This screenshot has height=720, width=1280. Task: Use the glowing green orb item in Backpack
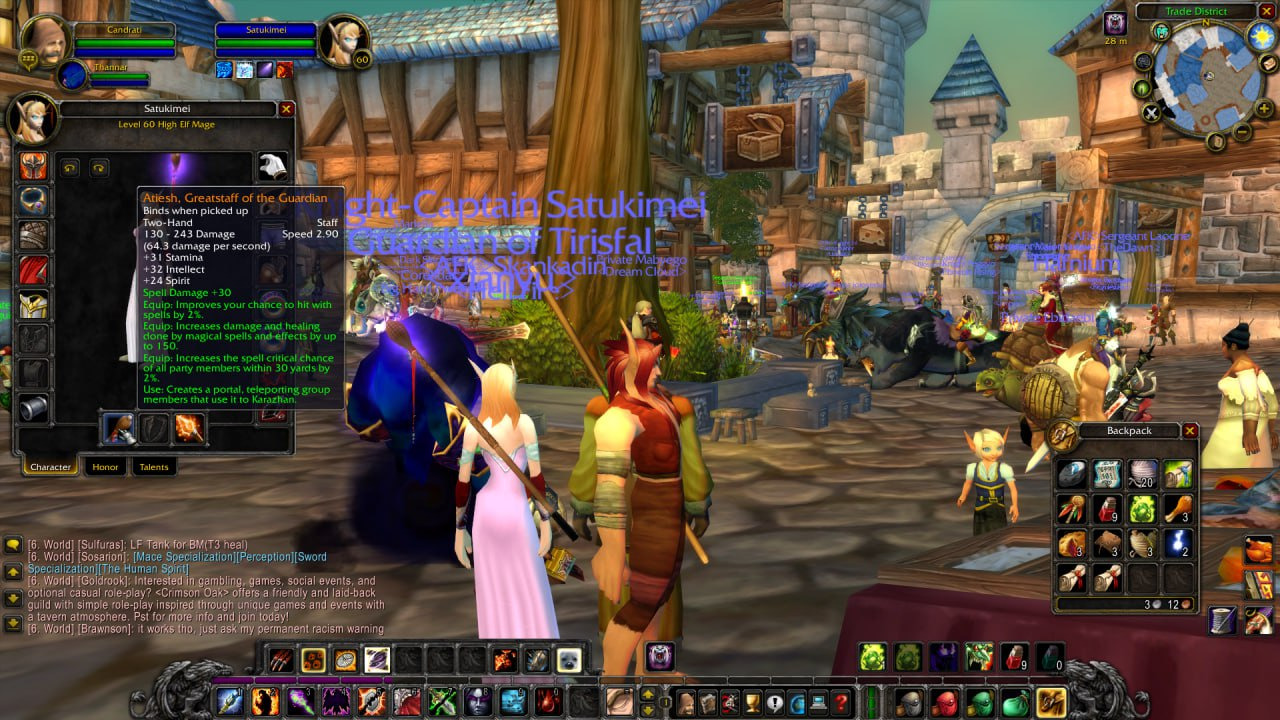click(1142, 509)
